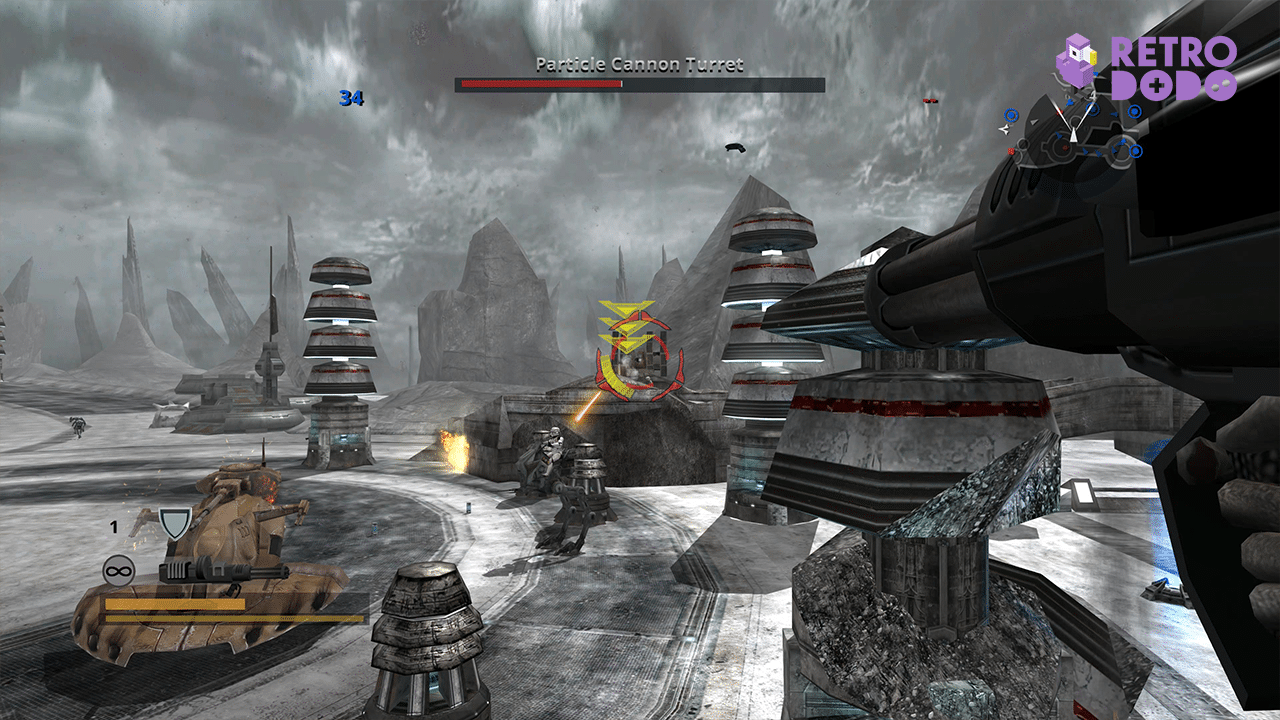Viewport: 1280px width, 720px height.
Task: Click the blue score counter showing 34
Action: pyautogui.click(x=350, y=100)
